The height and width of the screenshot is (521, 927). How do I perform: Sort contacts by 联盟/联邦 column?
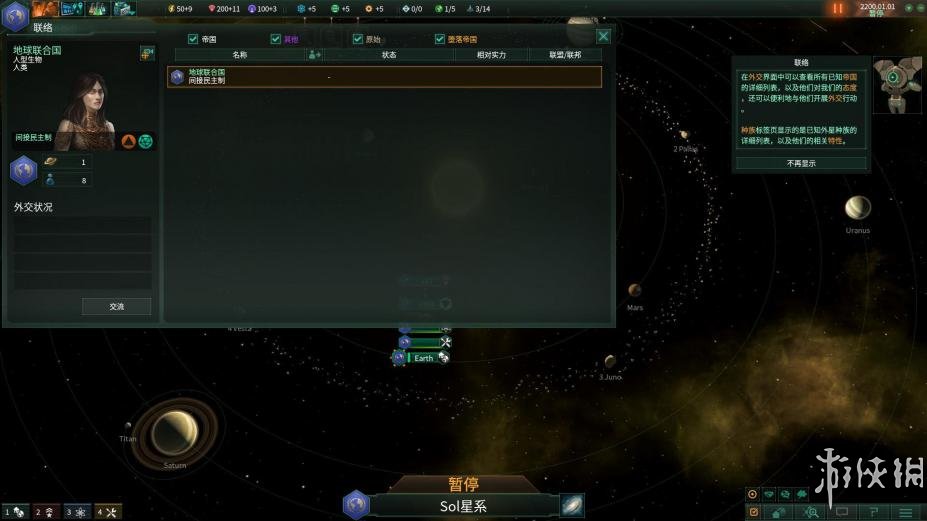pos(565,55)
